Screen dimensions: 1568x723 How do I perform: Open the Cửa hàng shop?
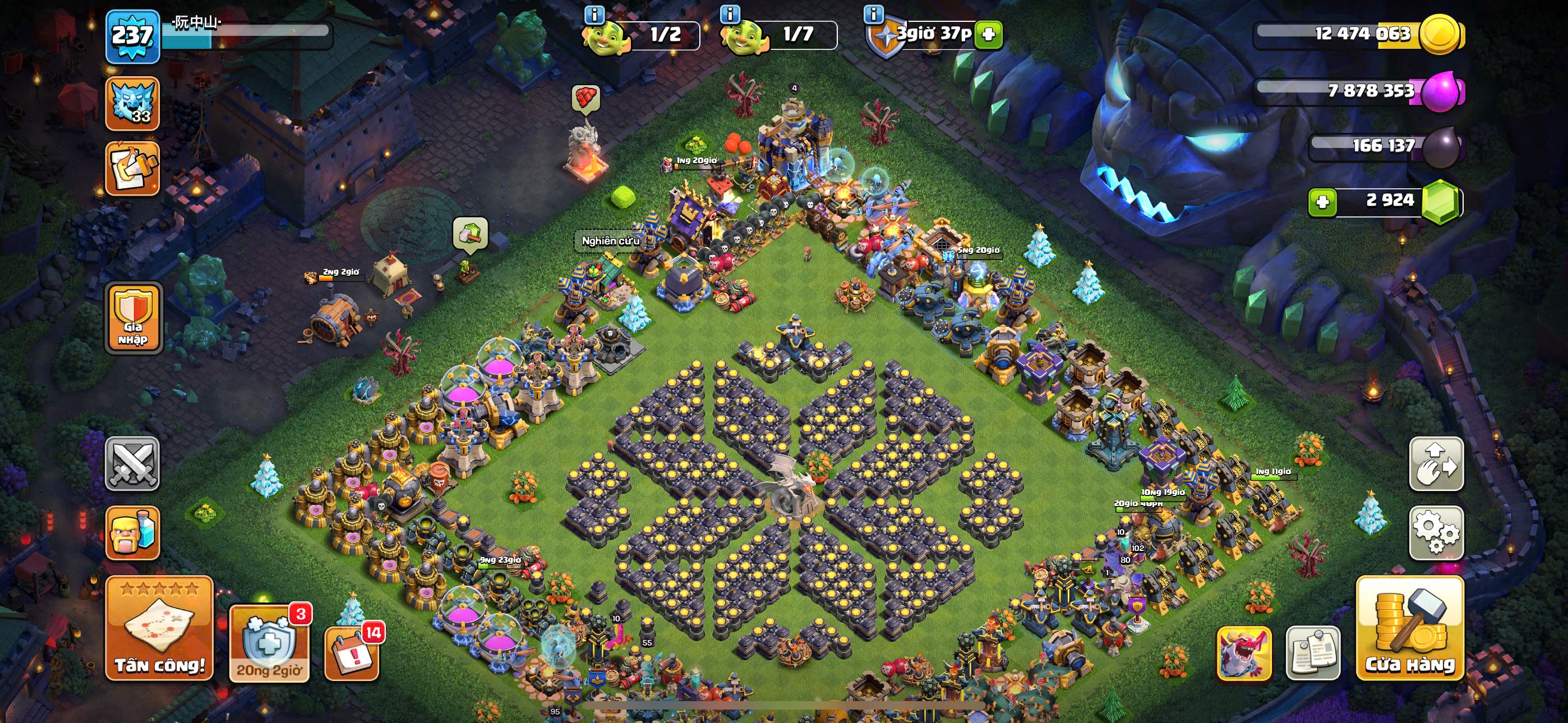click(x=1410, y=628)
